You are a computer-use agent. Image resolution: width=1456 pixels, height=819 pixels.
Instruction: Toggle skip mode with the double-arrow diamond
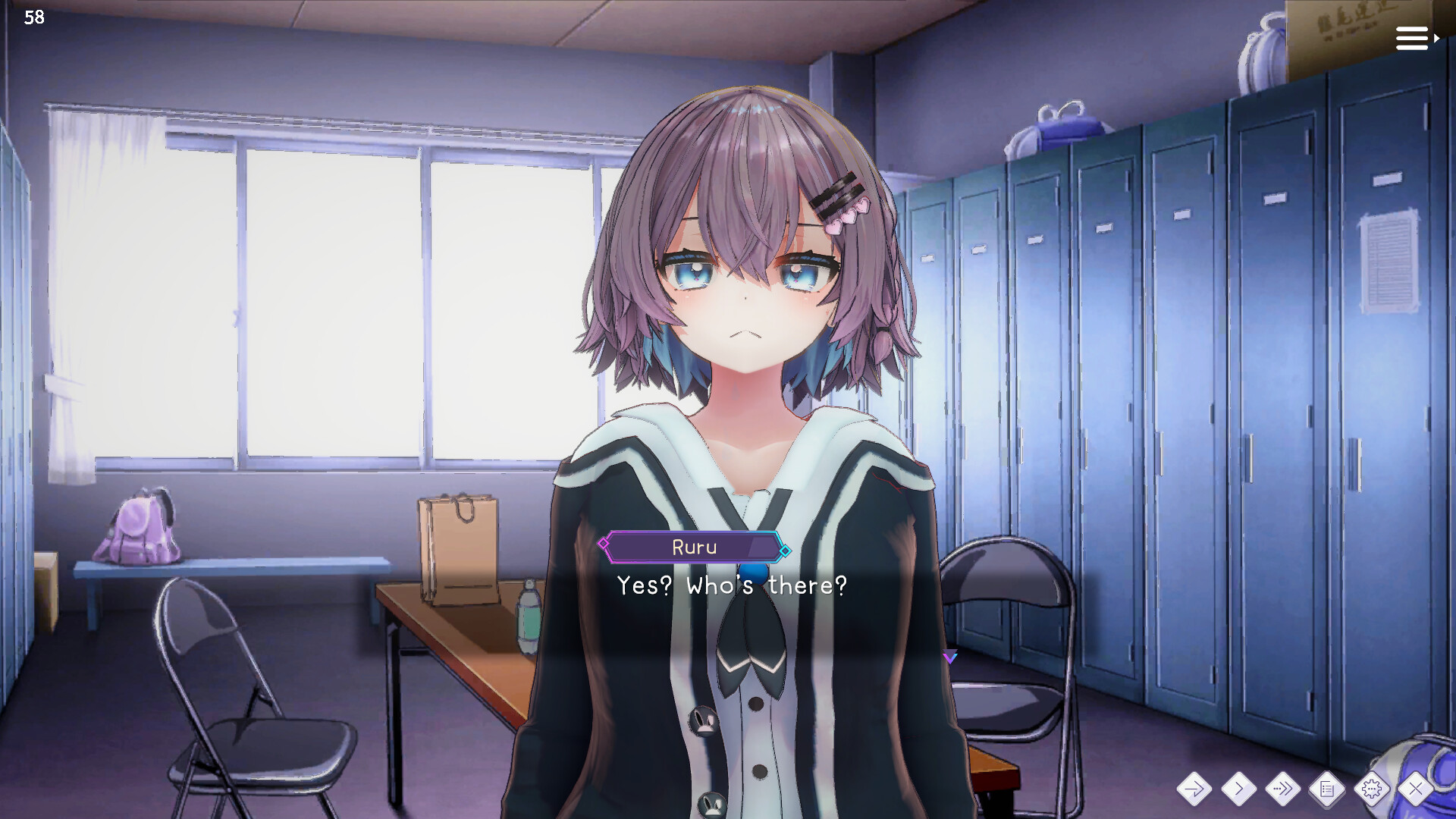pyautogui.click(x=1285, y=789)
